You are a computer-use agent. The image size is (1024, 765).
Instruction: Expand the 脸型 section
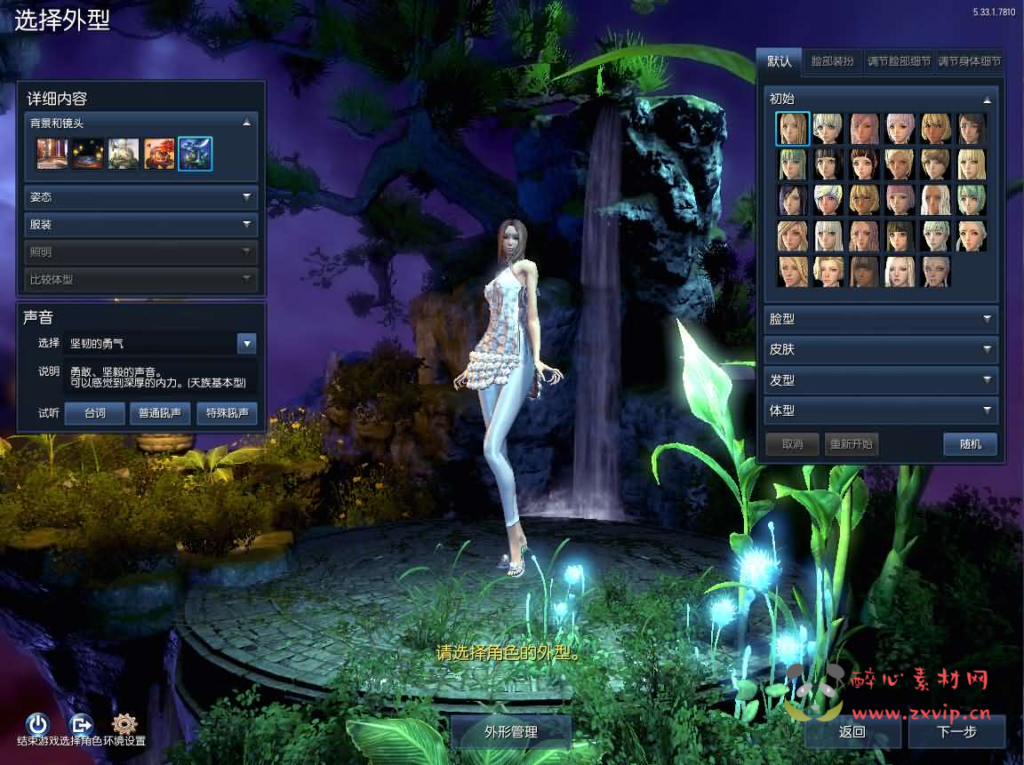click(880, 319)
